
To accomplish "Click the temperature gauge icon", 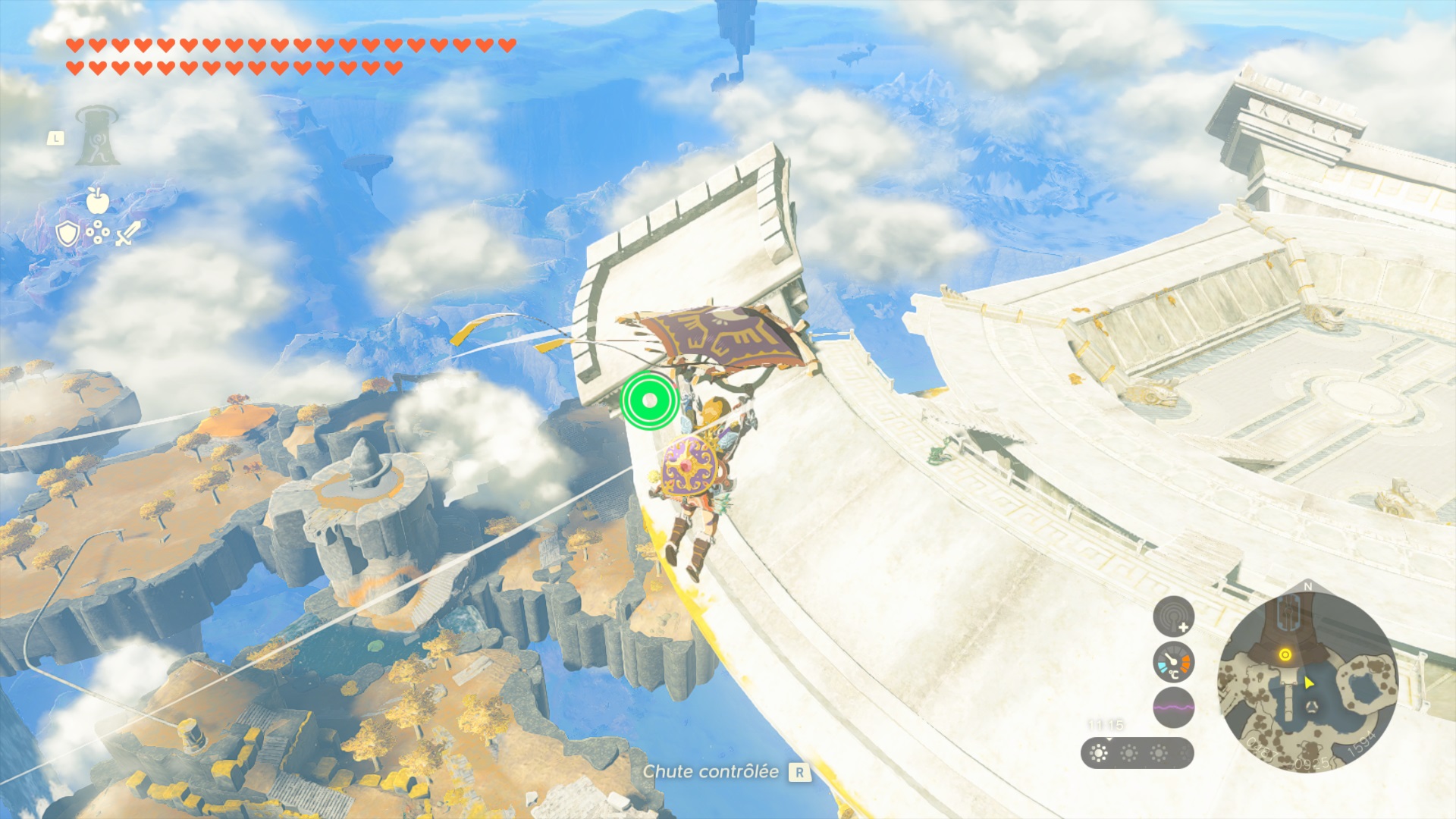I will [1173, 663].
